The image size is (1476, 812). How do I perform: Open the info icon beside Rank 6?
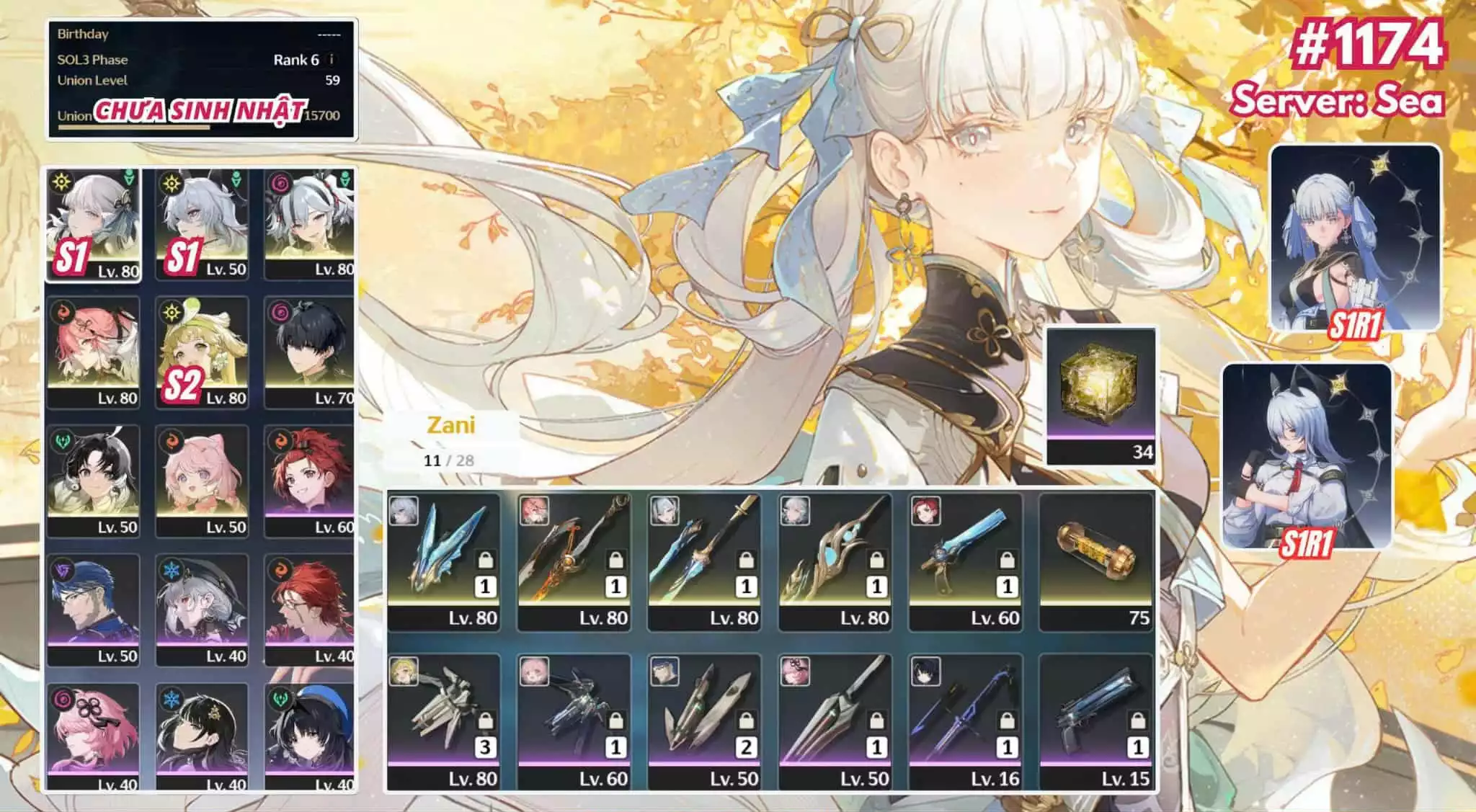point(331,60)
